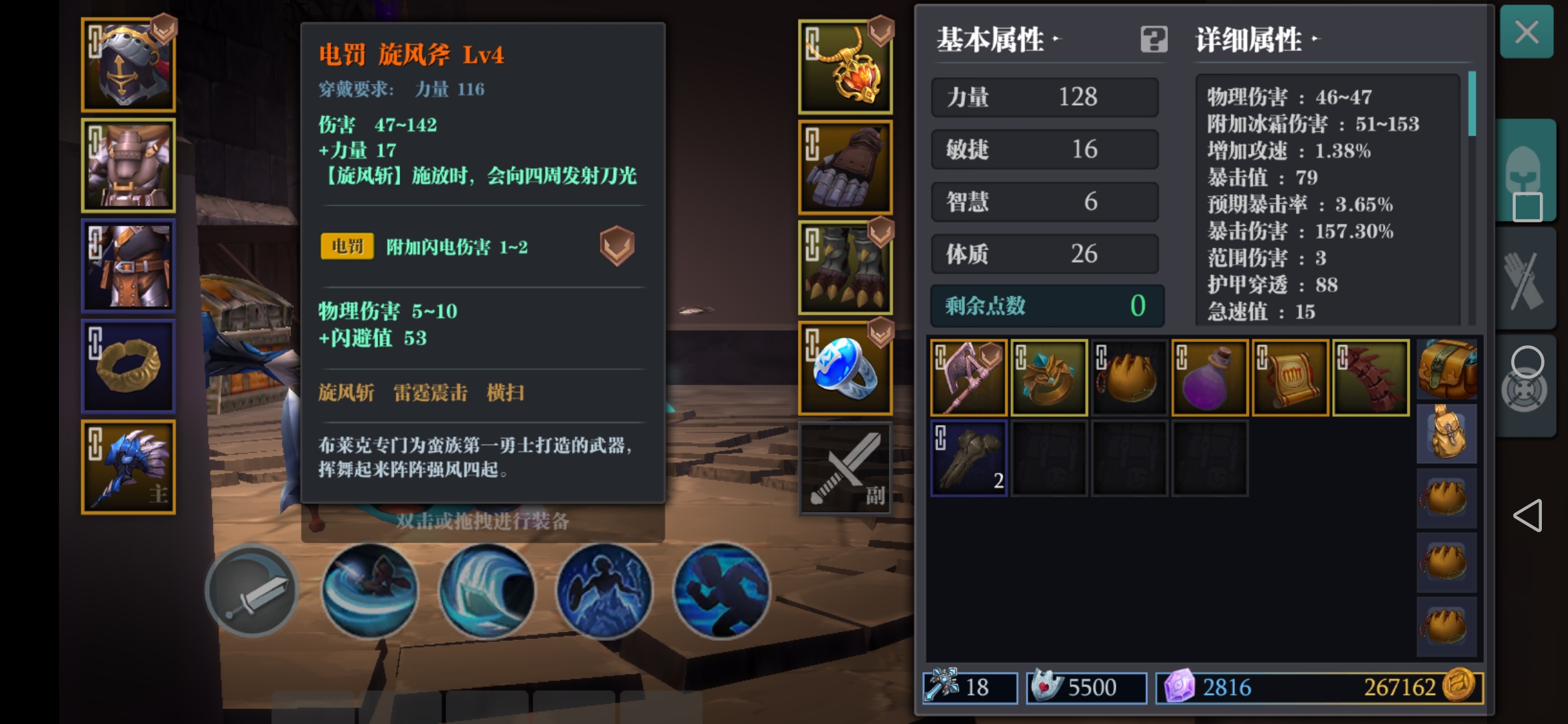Click the equipped blue ring slot
Image resolution: width=1568 pixels, height=724 pixels.
846,367
